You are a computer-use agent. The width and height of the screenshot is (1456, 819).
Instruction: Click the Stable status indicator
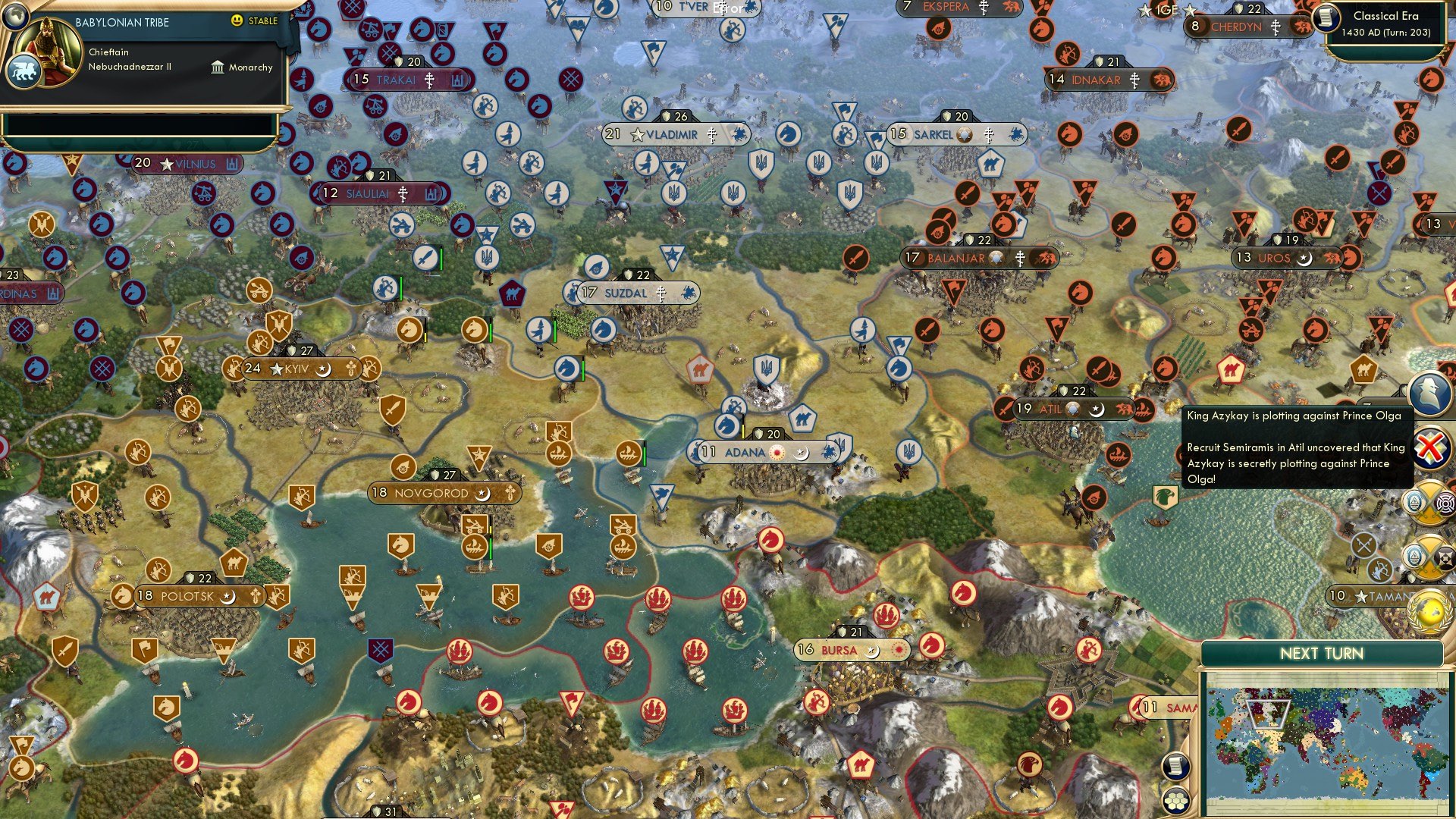255,20
